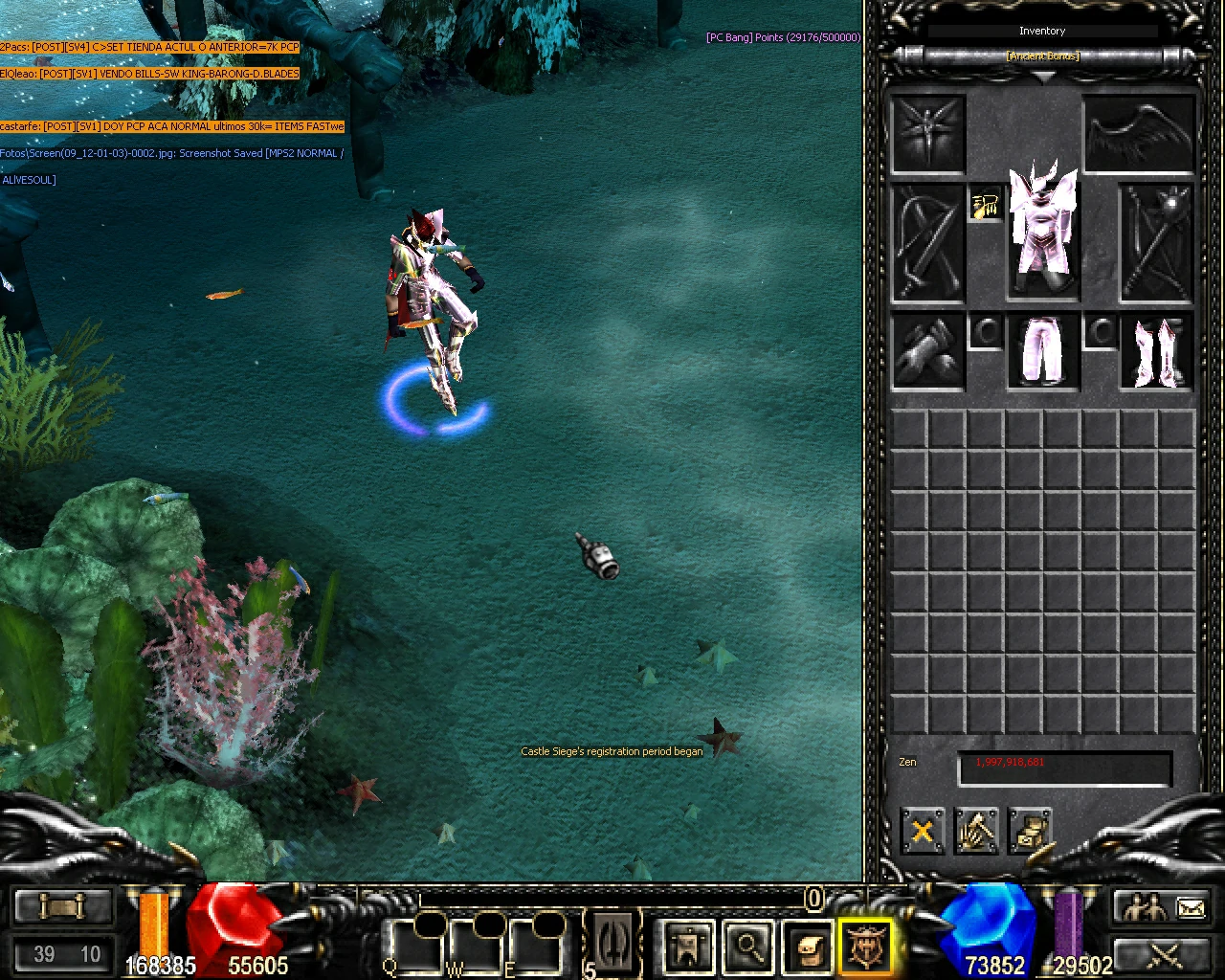Select the magnifier shop search icon
This screenshot has height=980, width=1225.
pyautogui.click(x=749, y=946)
